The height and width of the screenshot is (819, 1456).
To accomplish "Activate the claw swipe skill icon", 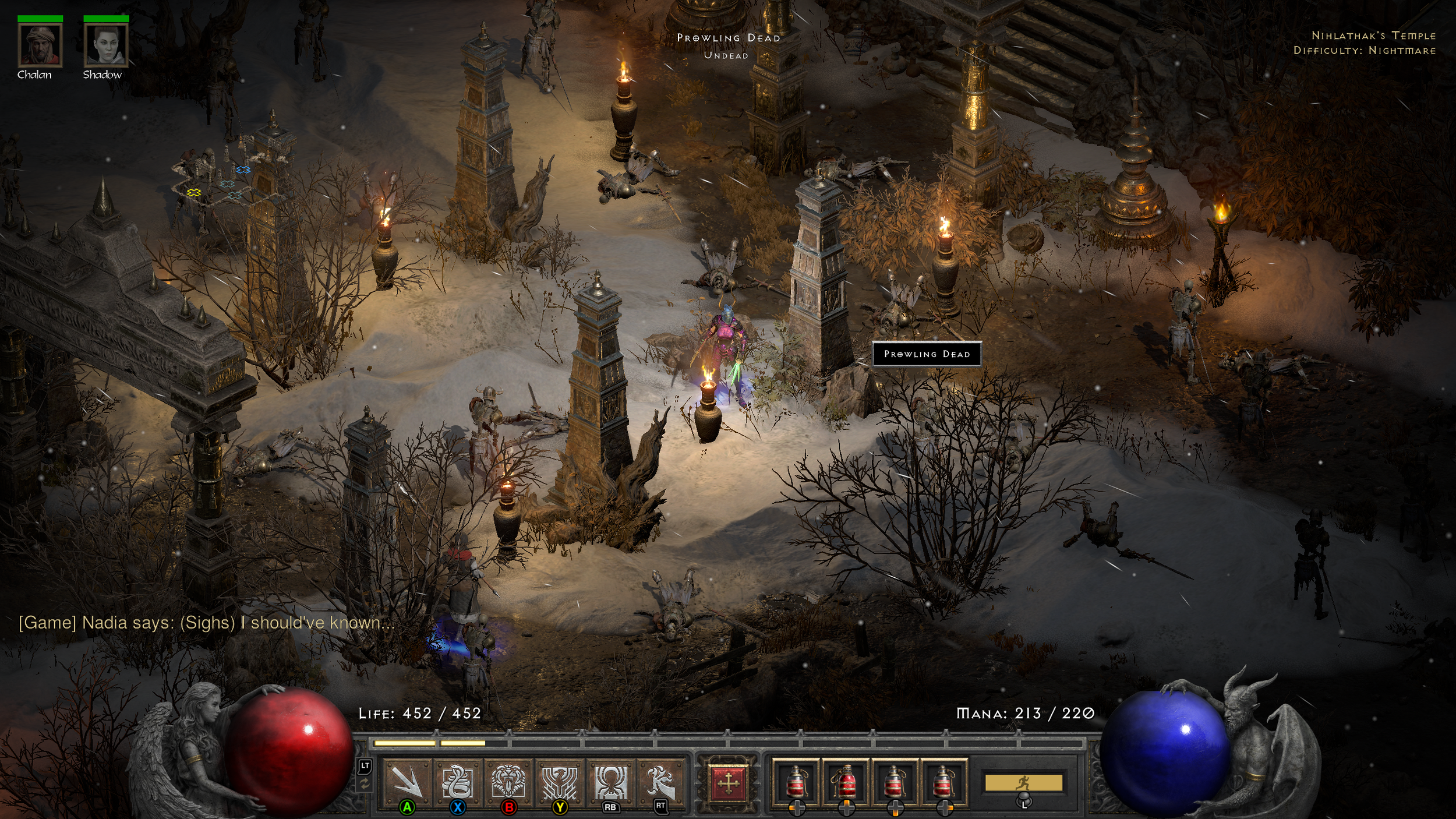I will 660,781.
